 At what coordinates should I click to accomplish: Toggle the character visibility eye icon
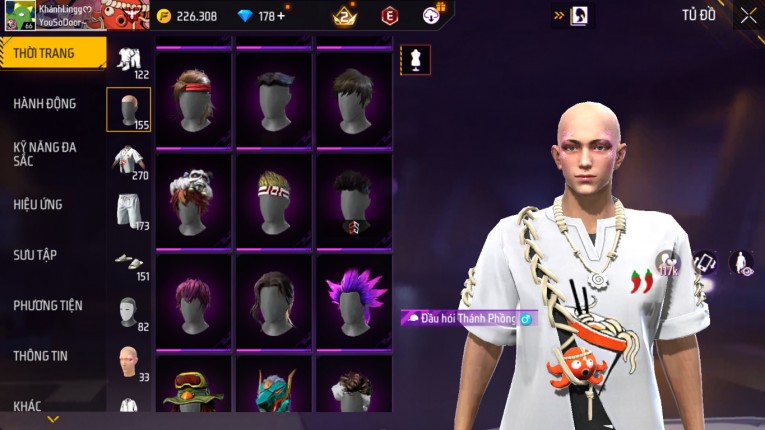pos(741,262)
